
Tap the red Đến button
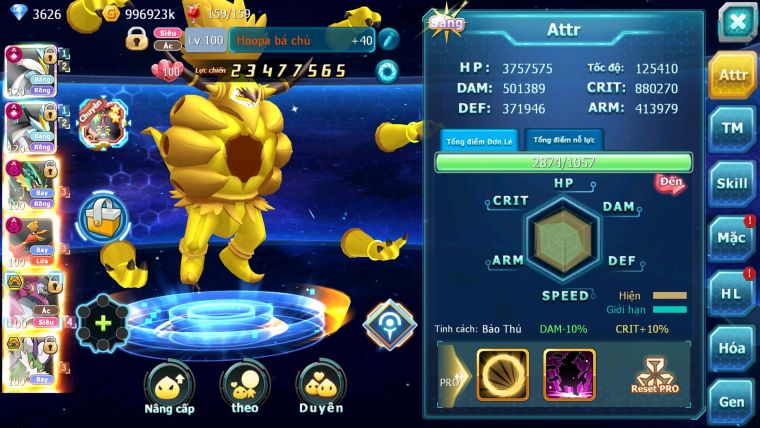coord(670,183)
